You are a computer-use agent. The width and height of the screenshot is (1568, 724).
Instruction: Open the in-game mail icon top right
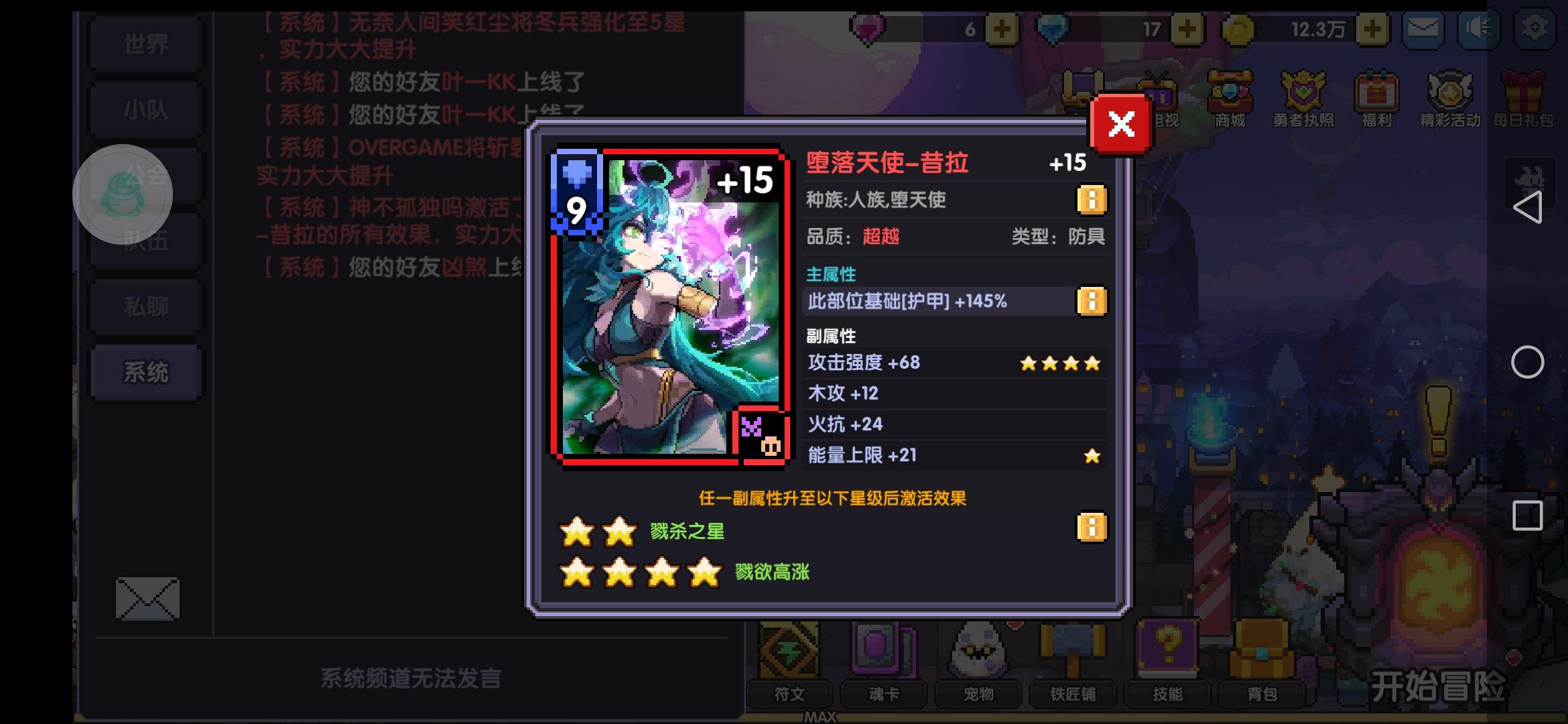tap(1422, 29)
